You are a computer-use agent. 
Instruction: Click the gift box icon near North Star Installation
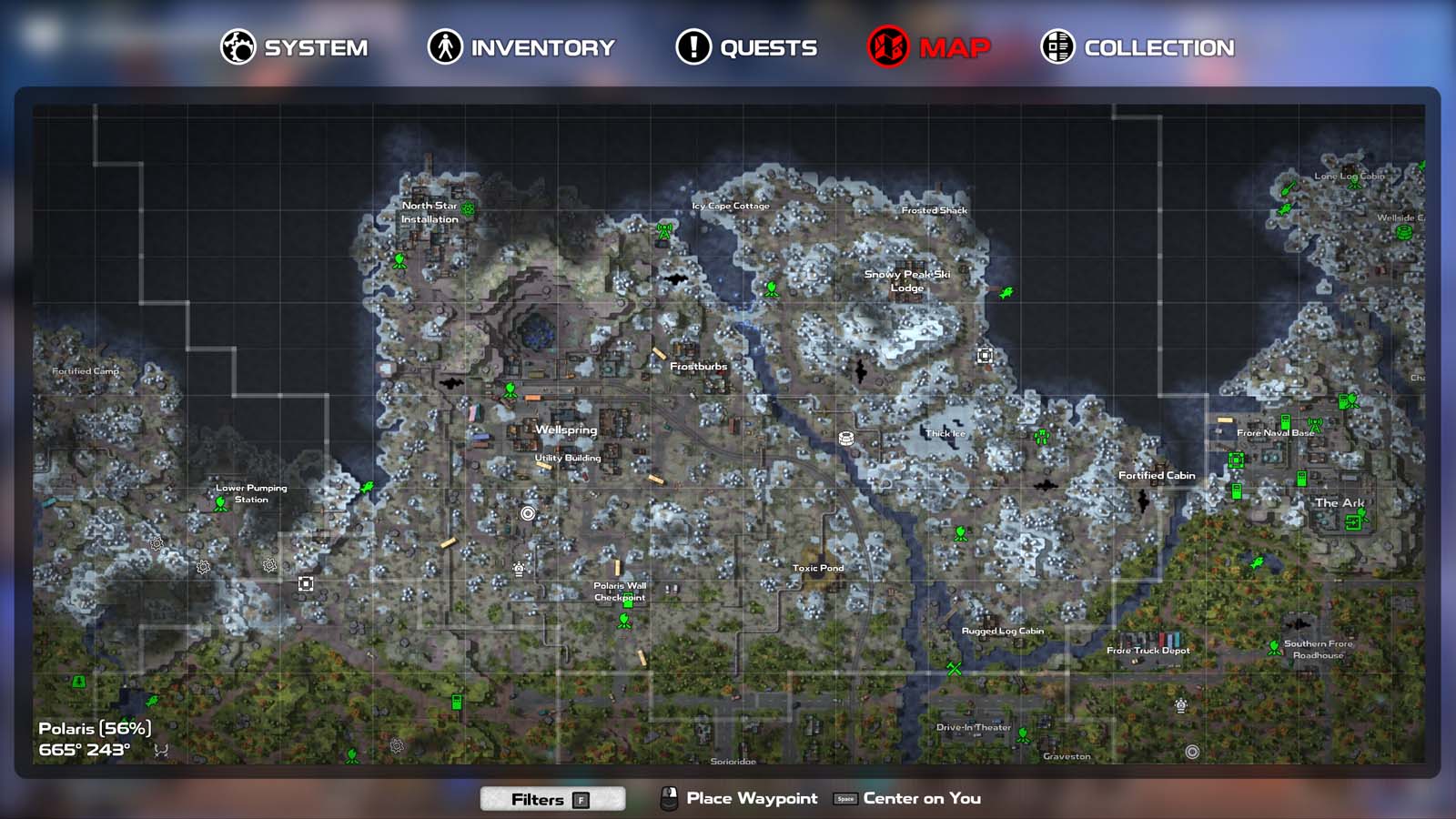click(467, 209)
